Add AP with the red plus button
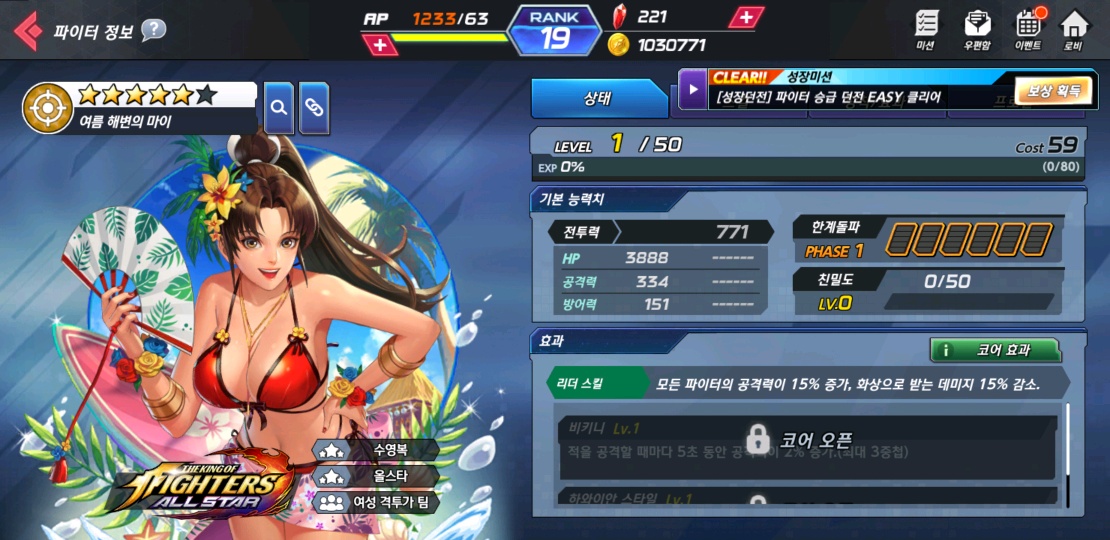 coord(379,44)
